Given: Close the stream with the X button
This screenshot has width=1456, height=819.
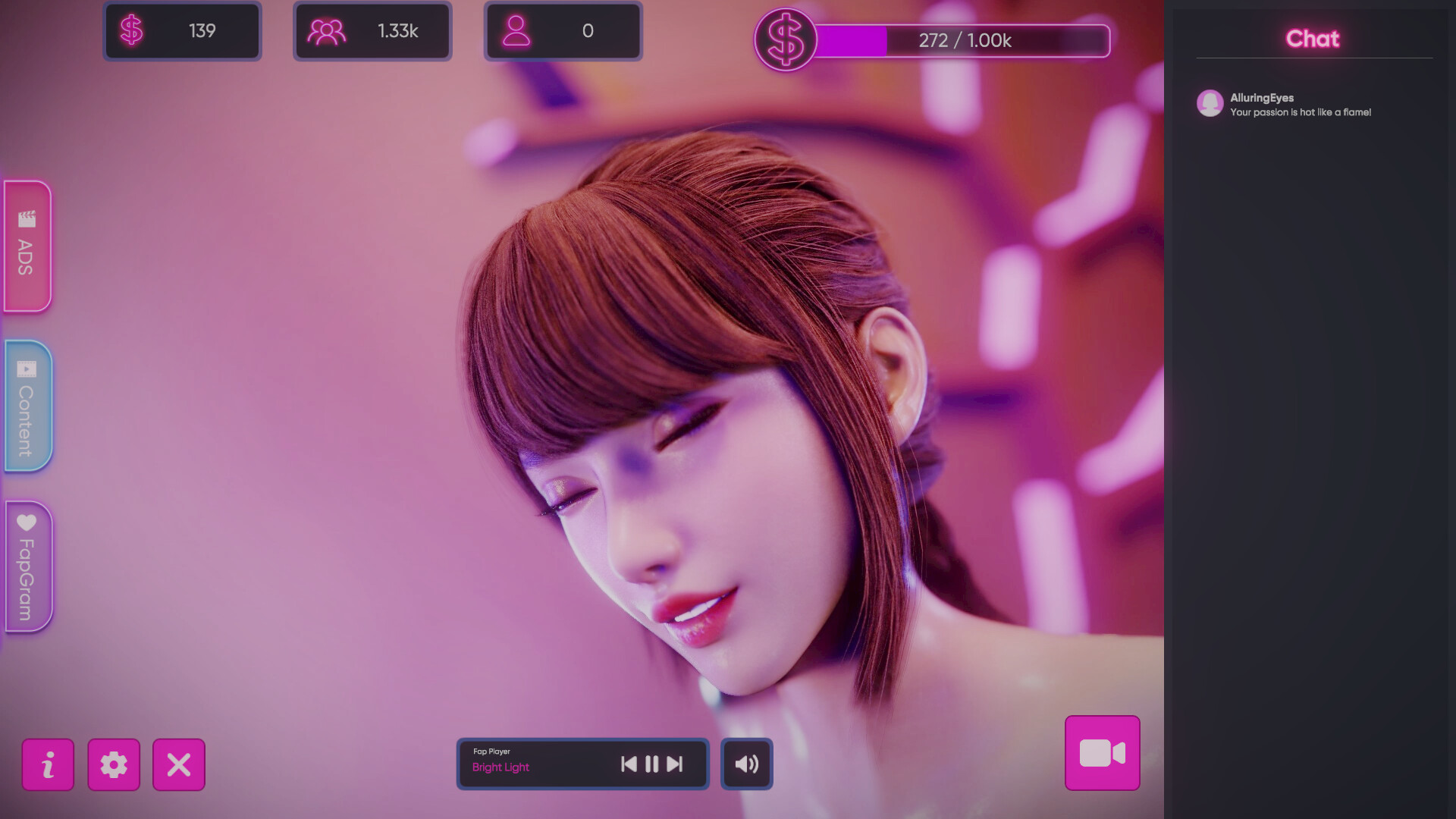Looking at the screenshot, I should pyautogui.click(x=179, y=765).
